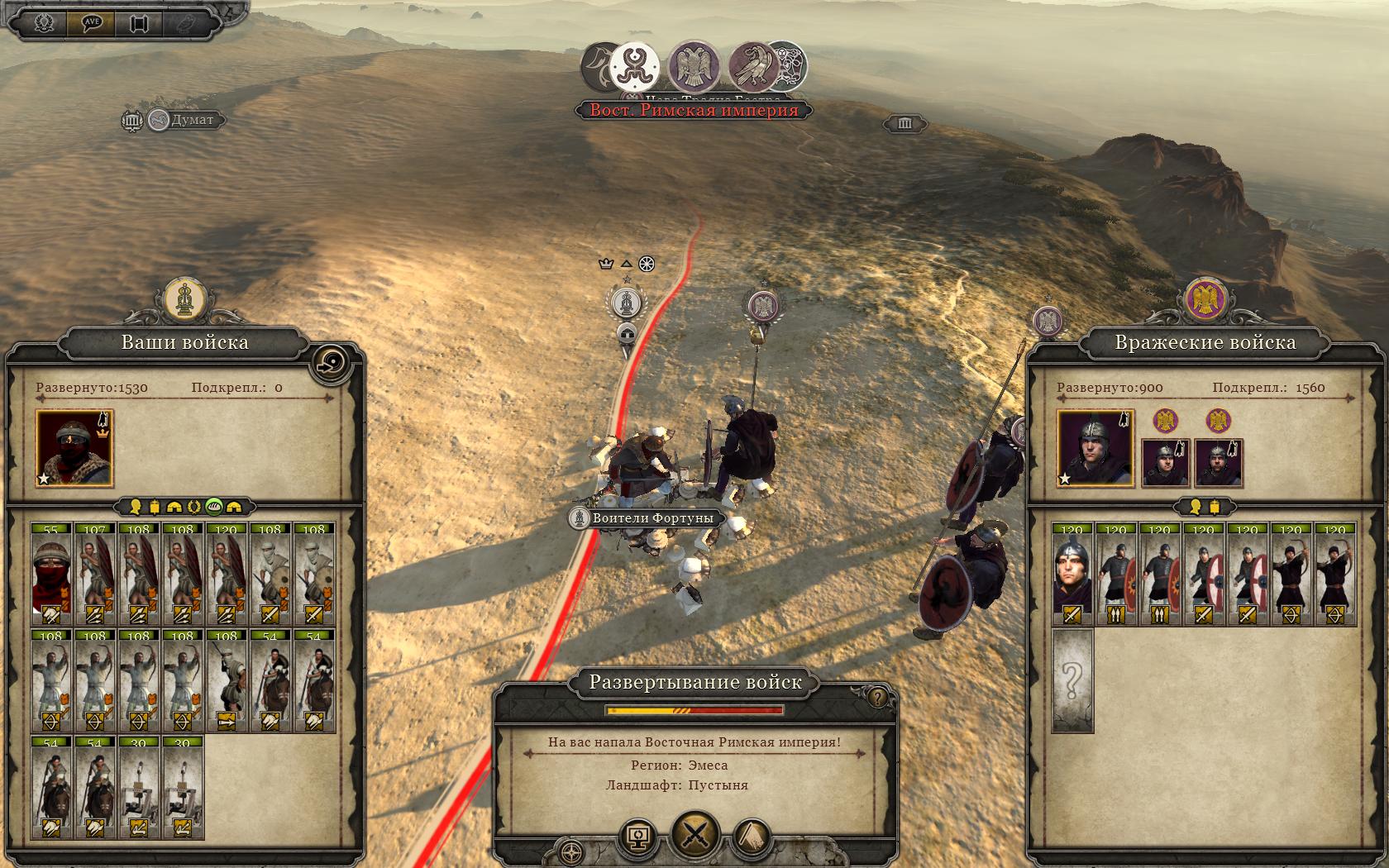1389x868 pixels.
Task: Start the battle with crossed swords button
Action: tap(694, 833)
